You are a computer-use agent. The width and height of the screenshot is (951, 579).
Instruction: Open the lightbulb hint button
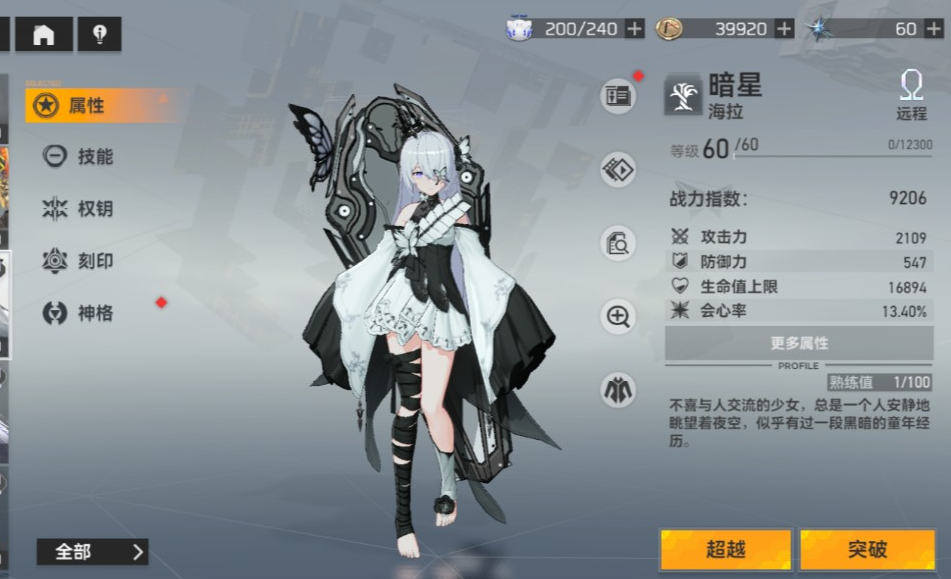(x=99, y=35)
